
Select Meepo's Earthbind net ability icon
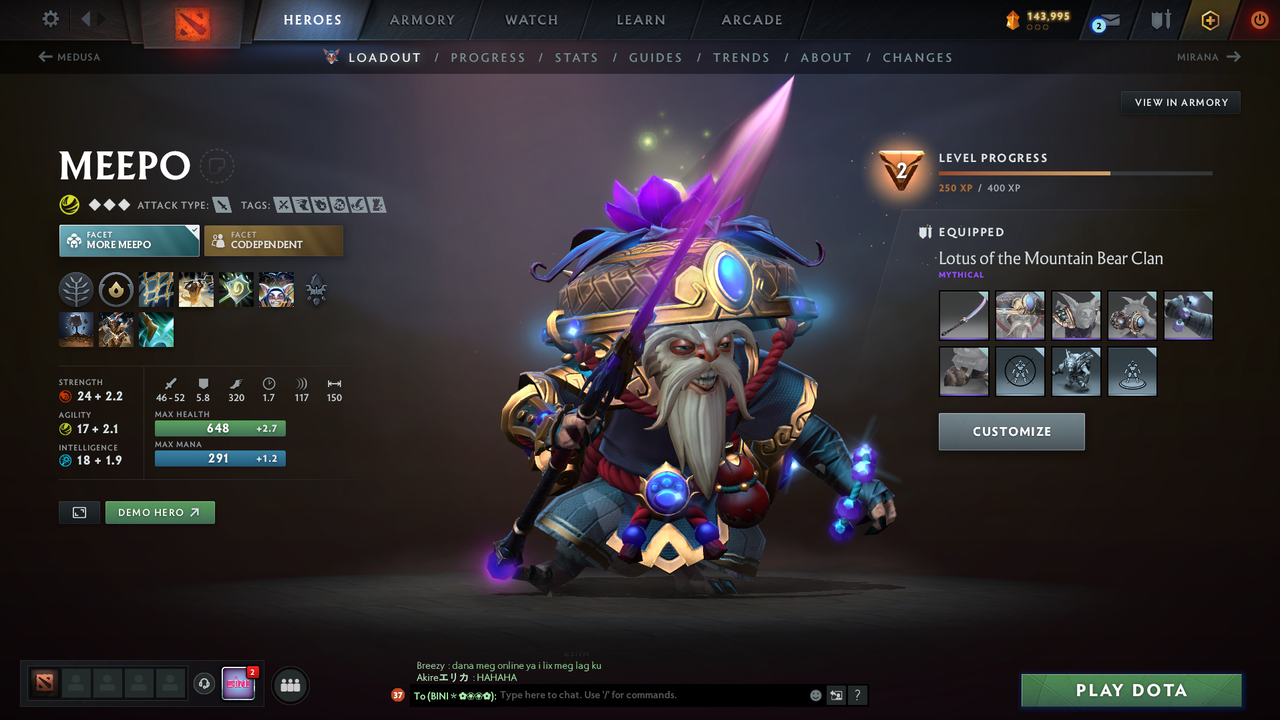156,290
